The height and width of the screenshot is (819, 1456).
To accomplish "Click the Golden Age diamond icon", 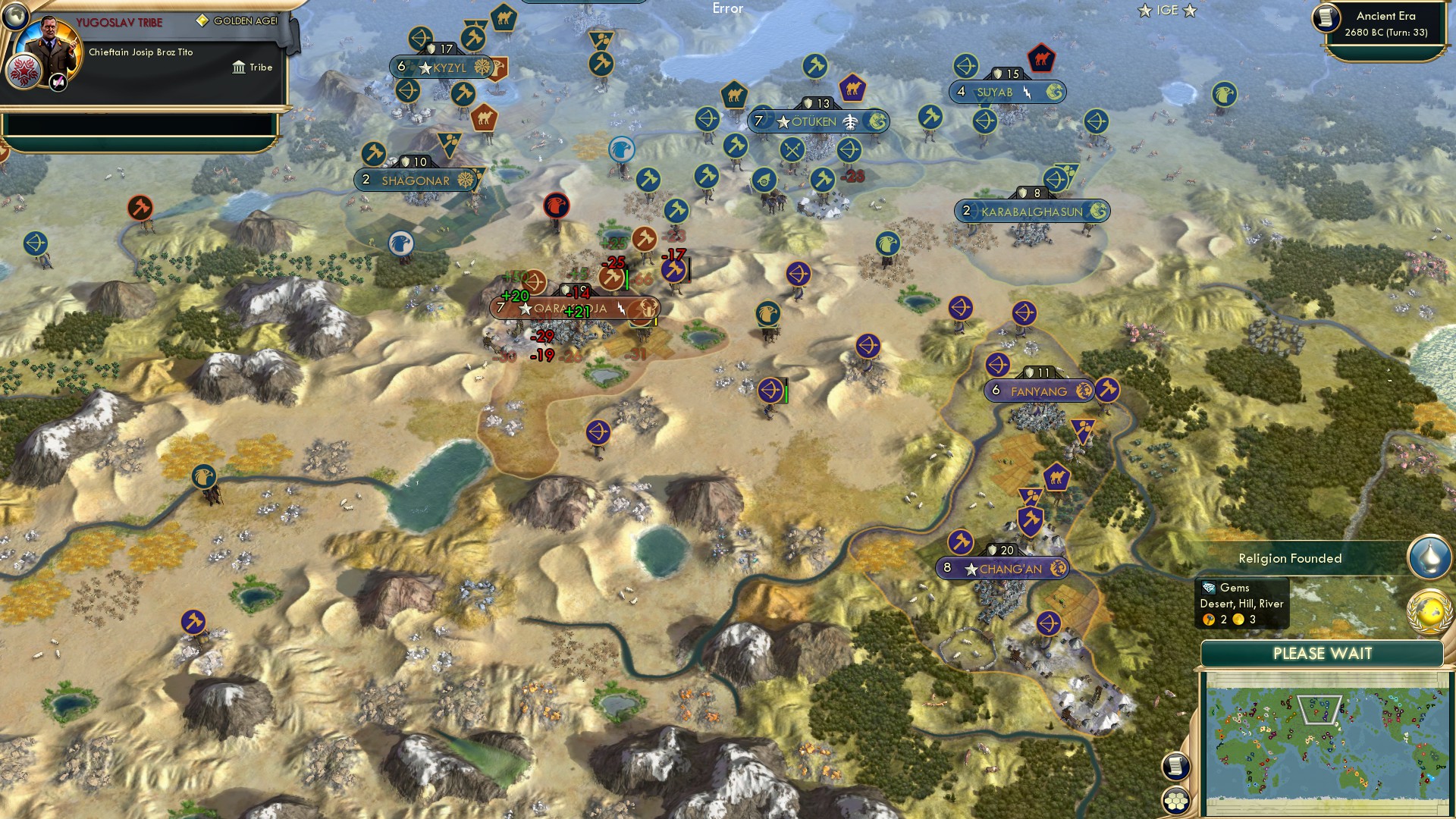I will [x=202, y=22].
